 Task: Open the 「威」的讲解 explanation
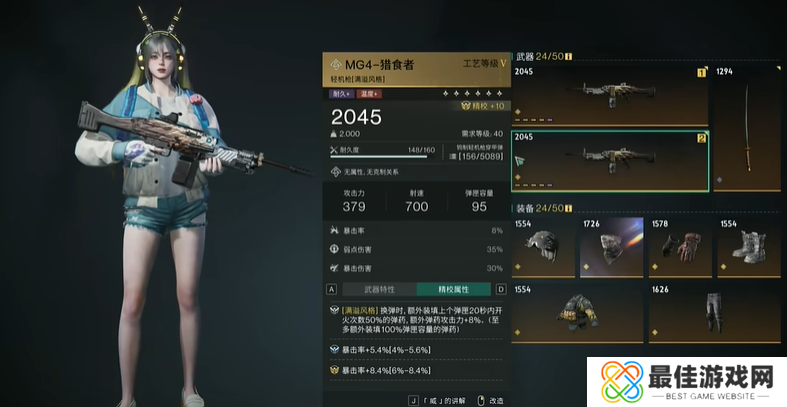coord(441,400)
